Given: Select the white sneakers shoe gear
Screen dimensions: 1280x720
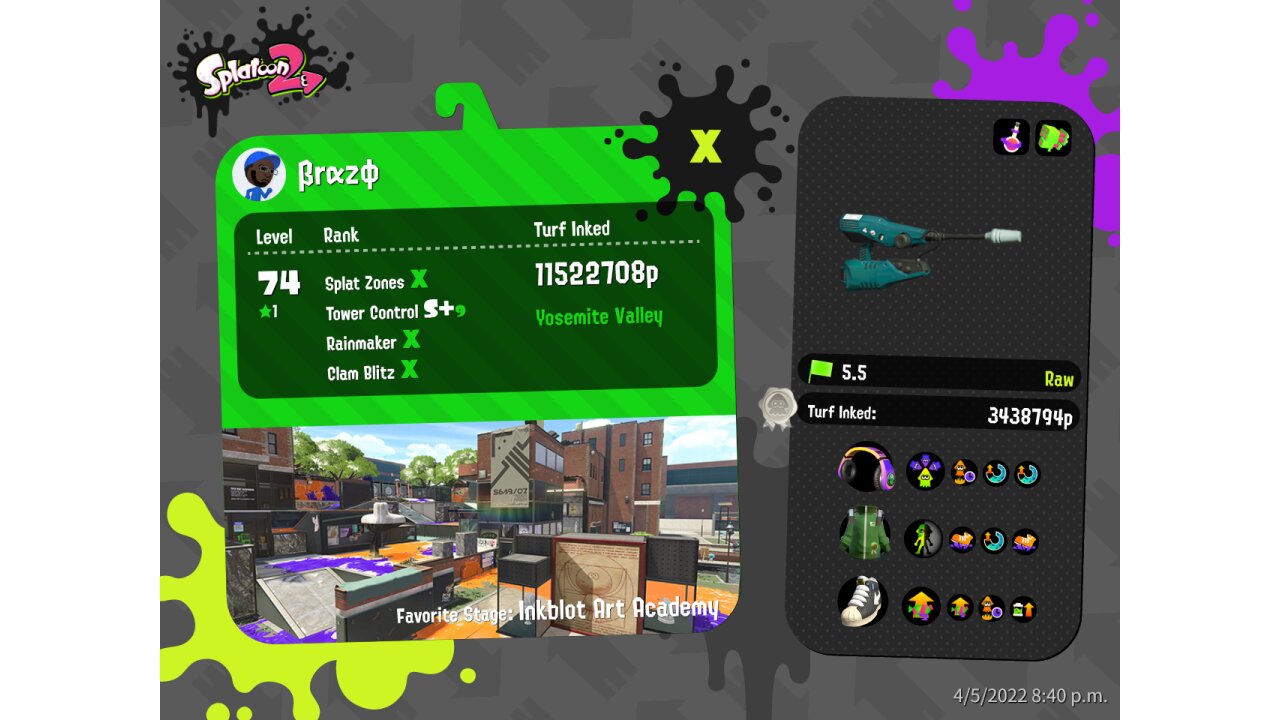Looking at the screenshot, I should [864, 601].
